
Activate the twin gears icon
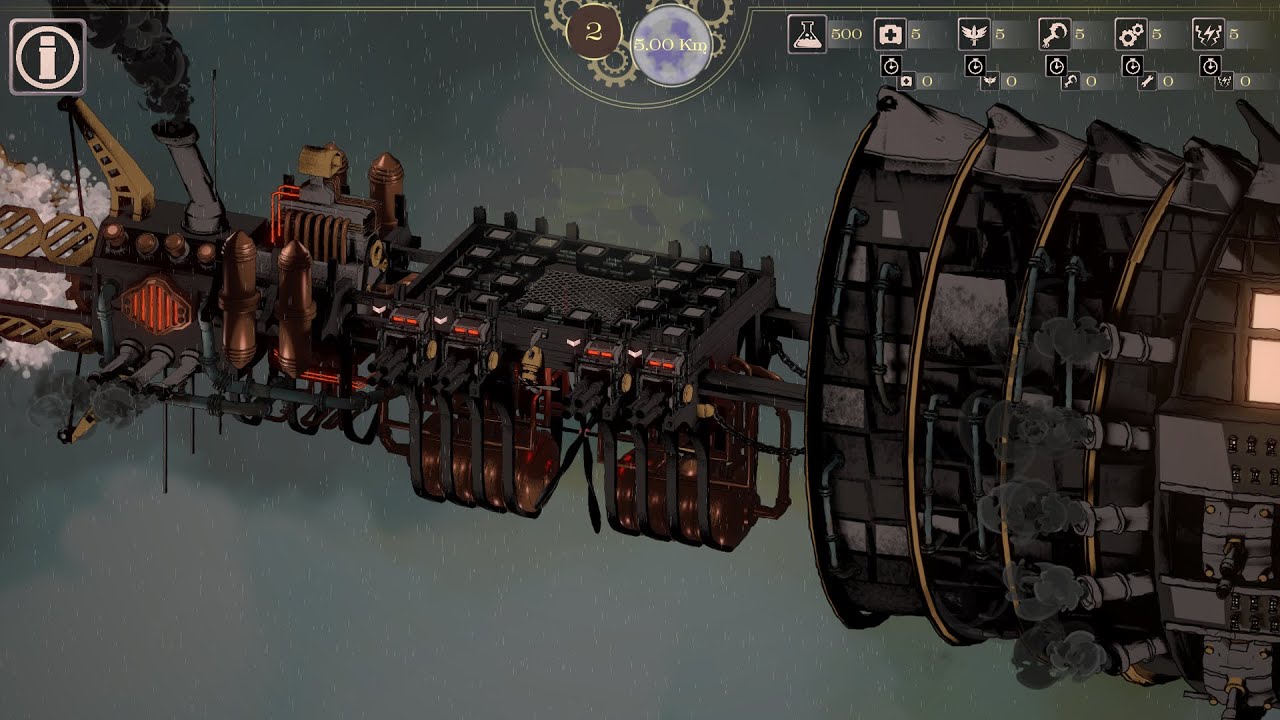pyautogui.click(x=1131, y=35)
